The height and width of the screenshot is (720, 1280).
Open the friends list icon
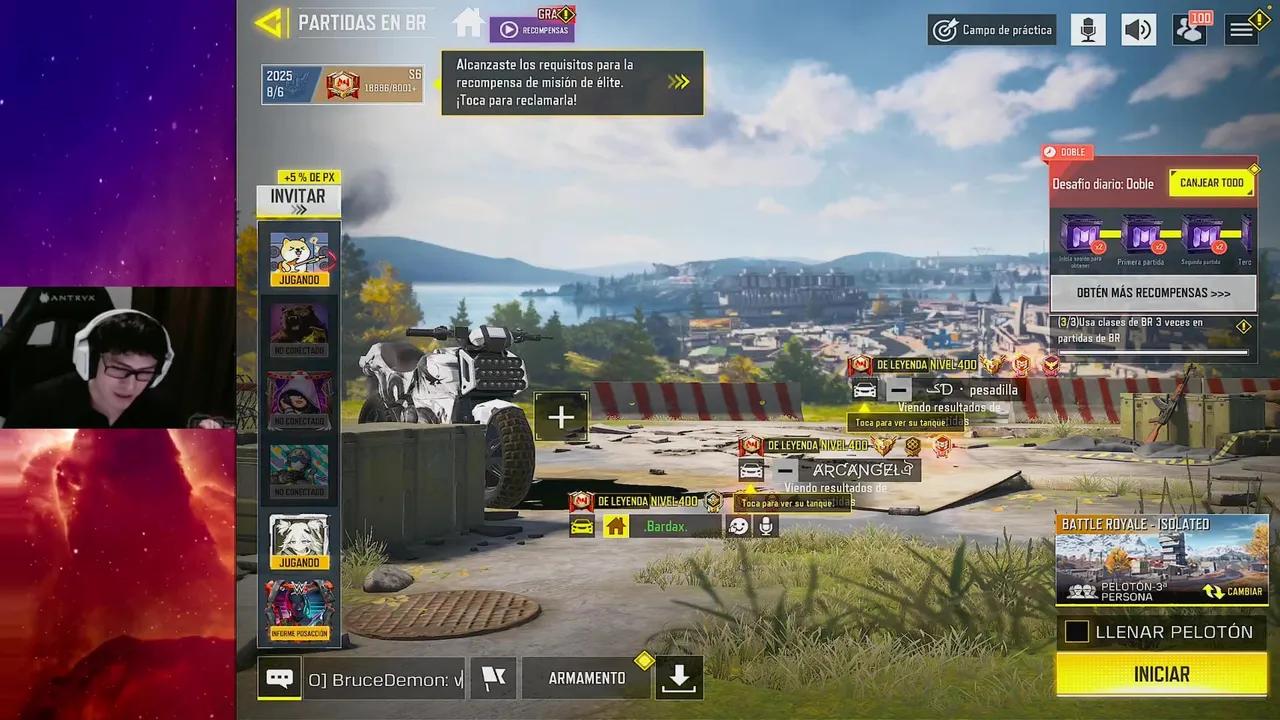click(x=1190, y=29)
